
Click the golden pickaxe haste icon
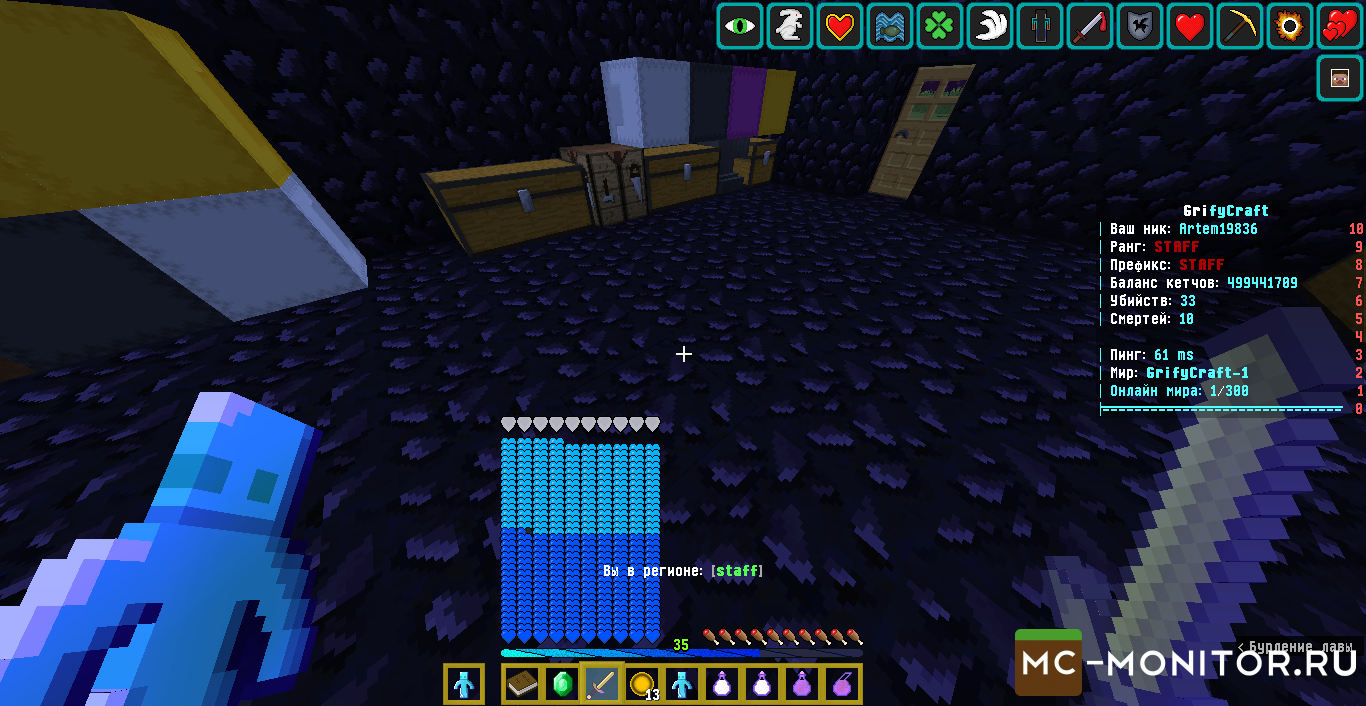tap(1240, 27)
